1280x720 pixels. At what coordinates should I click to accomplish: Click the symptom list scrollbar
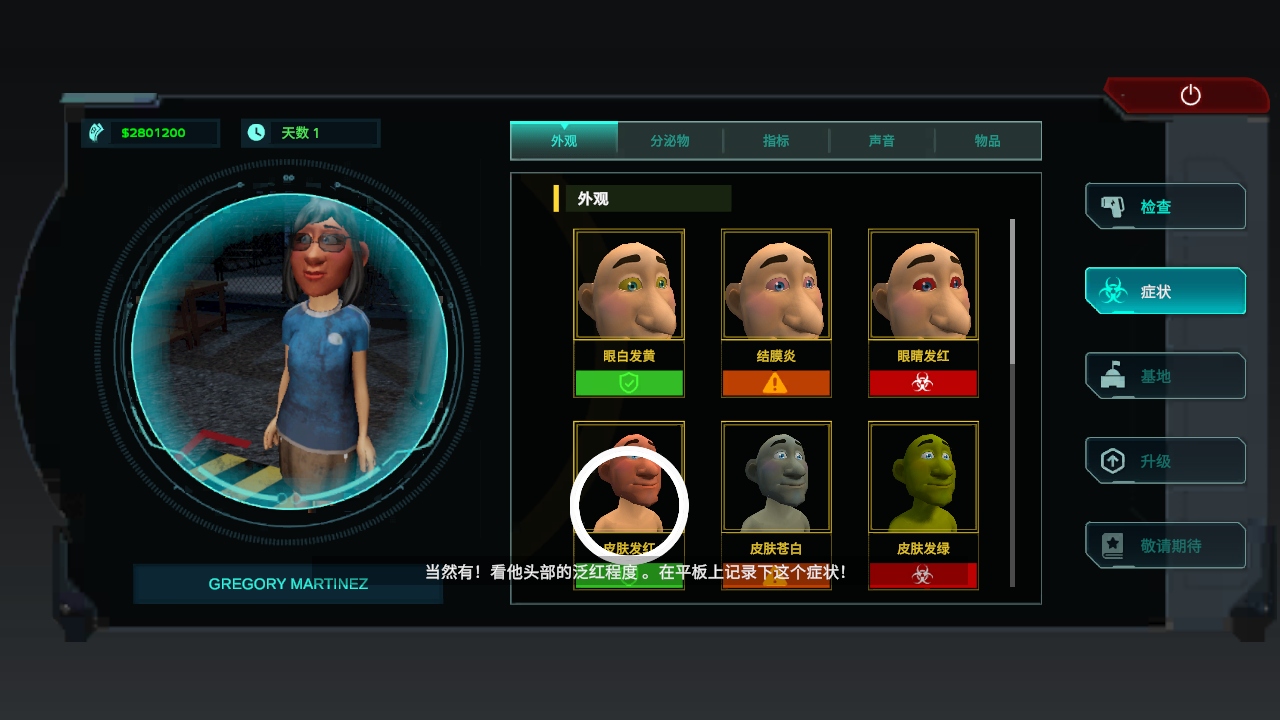click(1012, 292)
